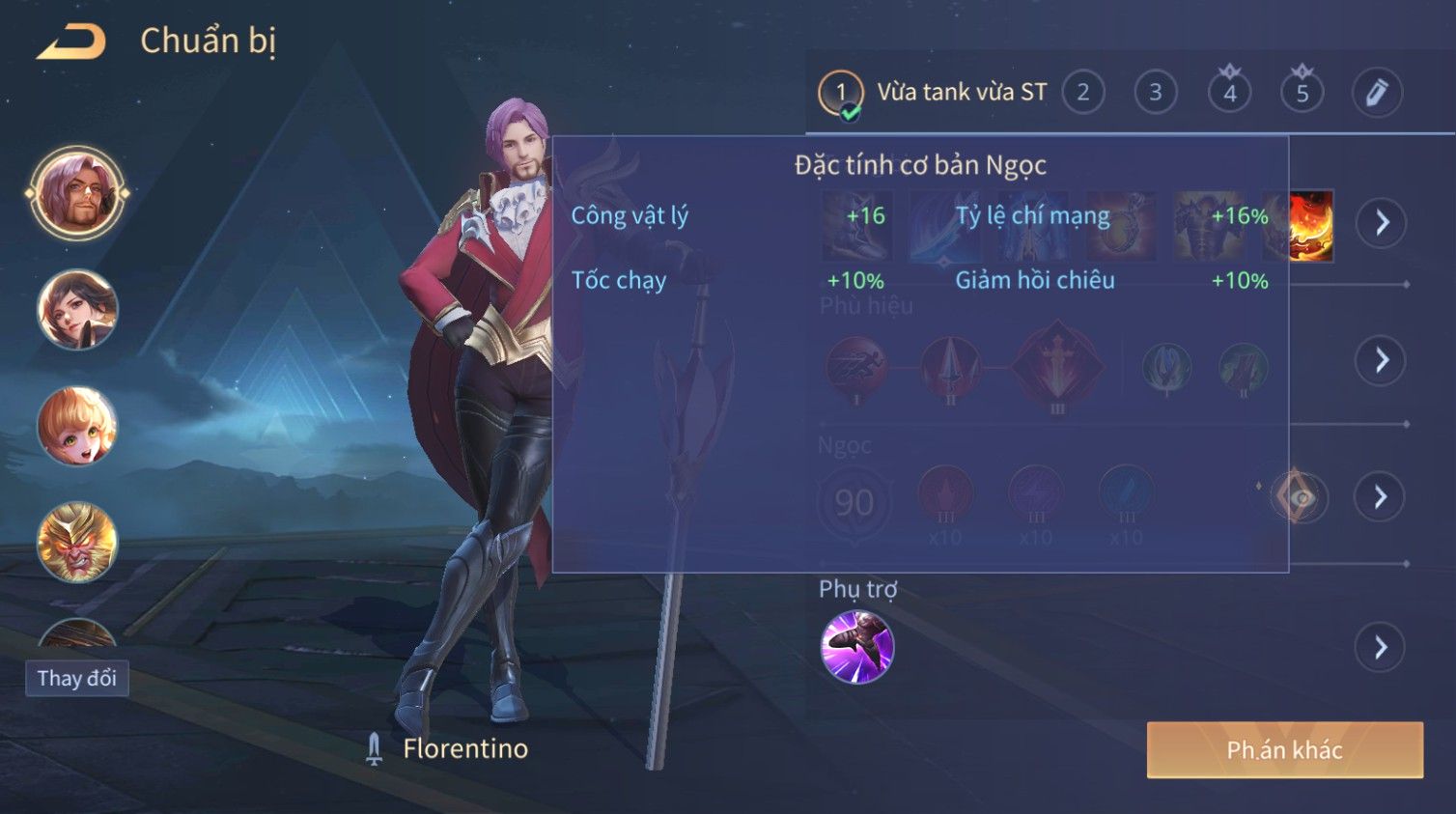Click the Phản khác button

(x=1284, y=750)
